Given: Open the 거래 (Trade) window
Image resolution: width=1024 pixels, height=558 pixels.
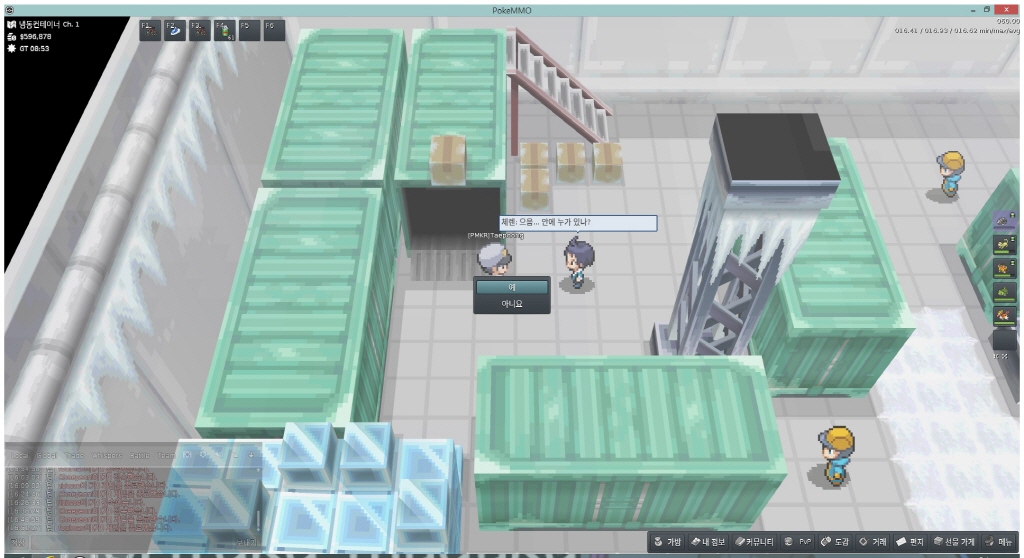Looking at the screenshot, I should point(873,542).
